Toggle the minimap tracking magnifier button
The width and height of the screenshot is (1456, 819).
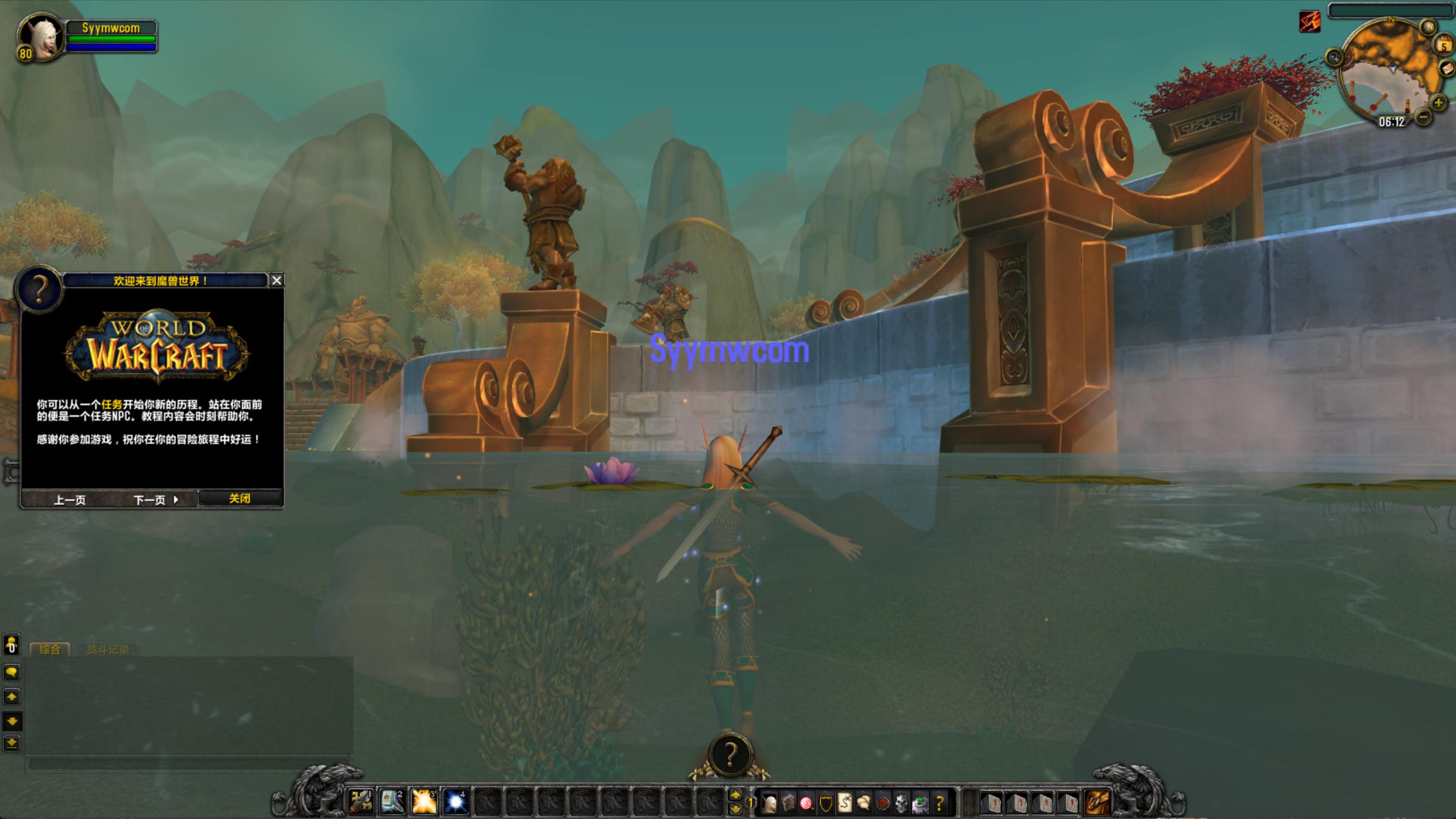[1334, 57]
